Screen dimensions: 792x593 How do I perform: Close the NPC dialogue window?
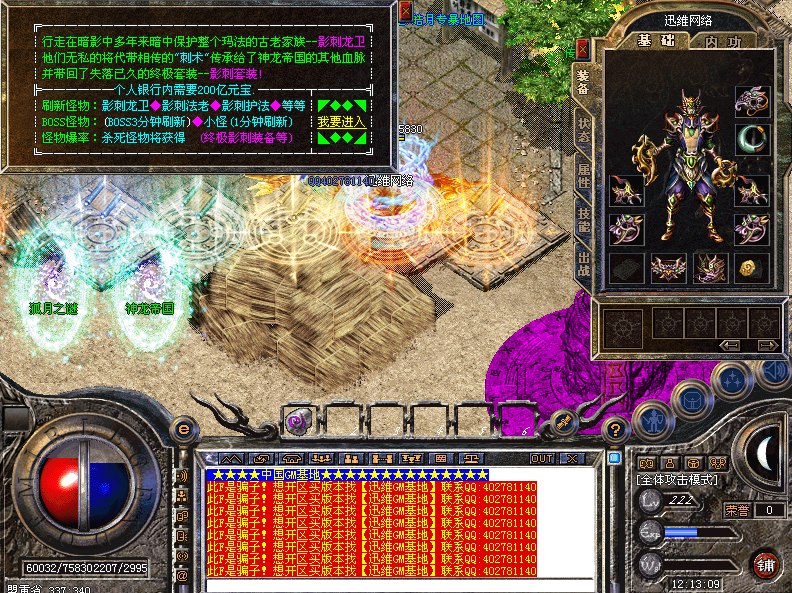pyautogui.click(x=406, y=12)
